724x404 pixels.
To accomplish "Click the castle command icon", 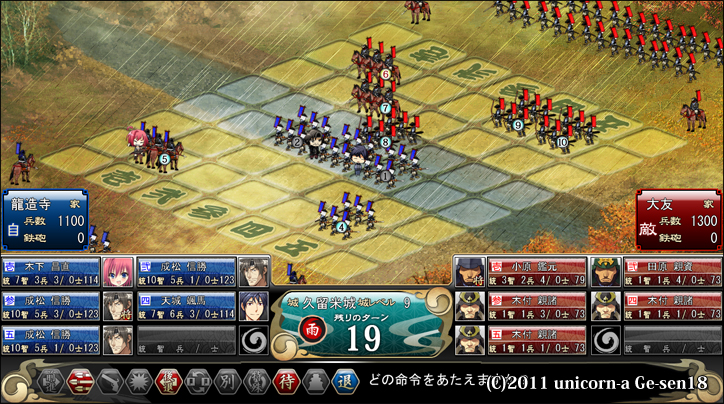I will (315, 383).
